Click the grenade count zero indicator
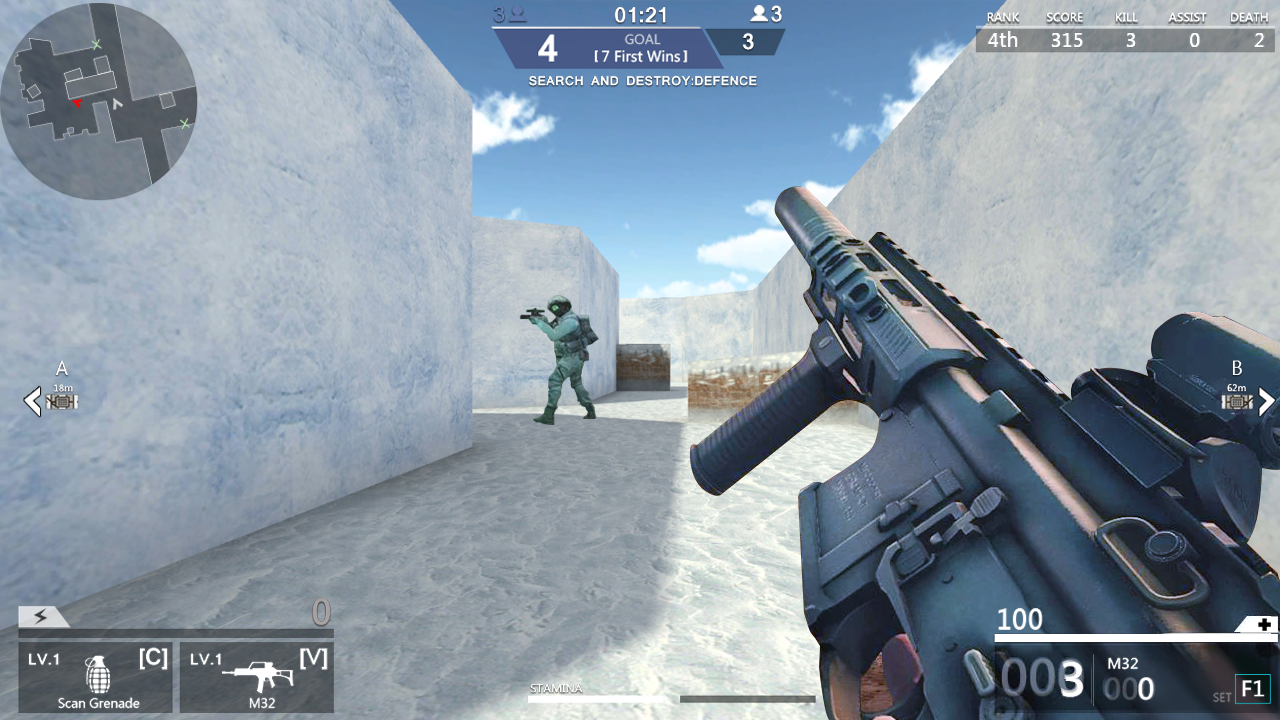This screenshot has height=720, width=1280. (319, 612)
